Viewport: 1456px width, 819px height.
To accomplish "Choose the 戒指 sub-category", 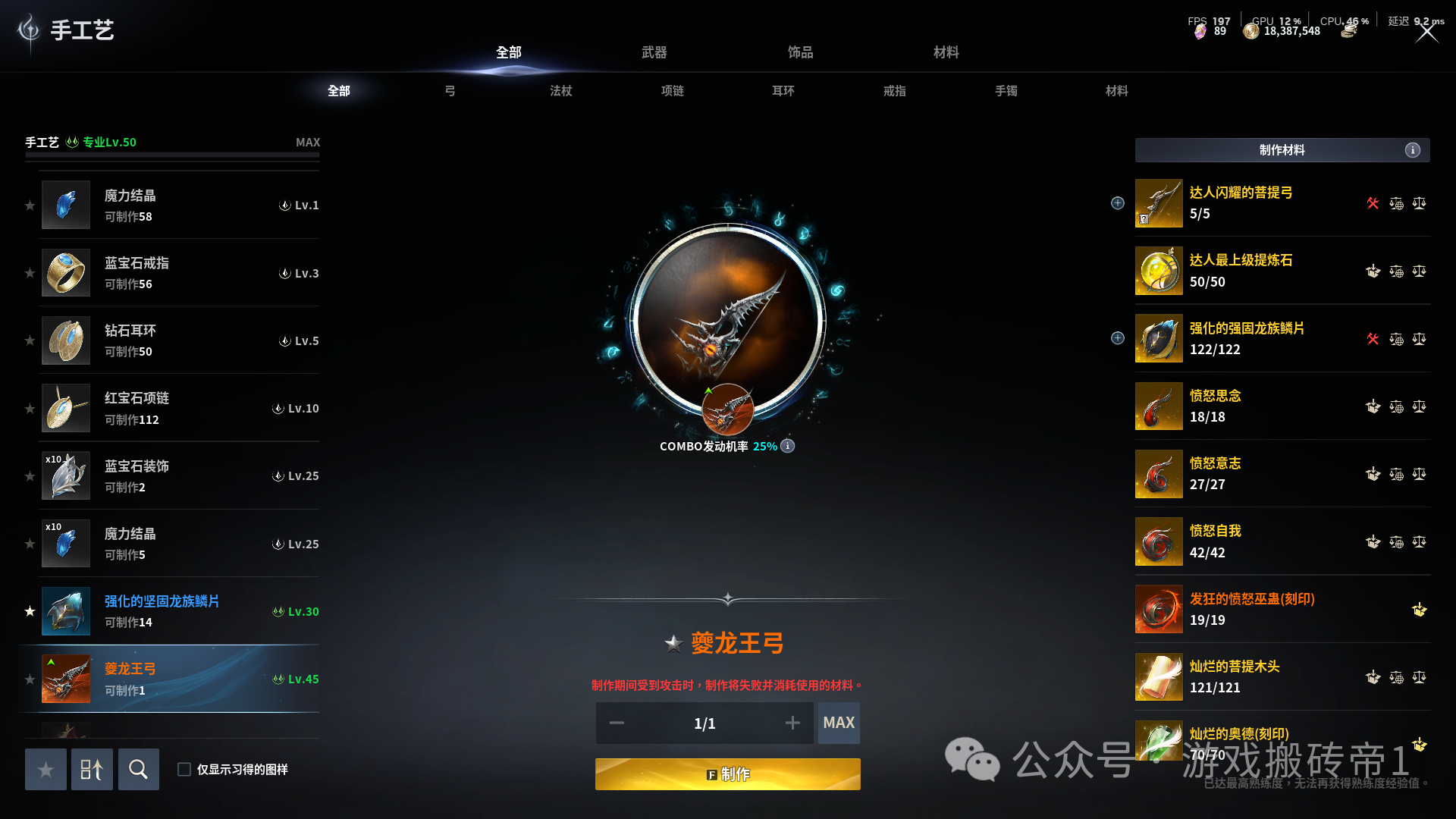I will pyautogui.click(x=894, y=91).
